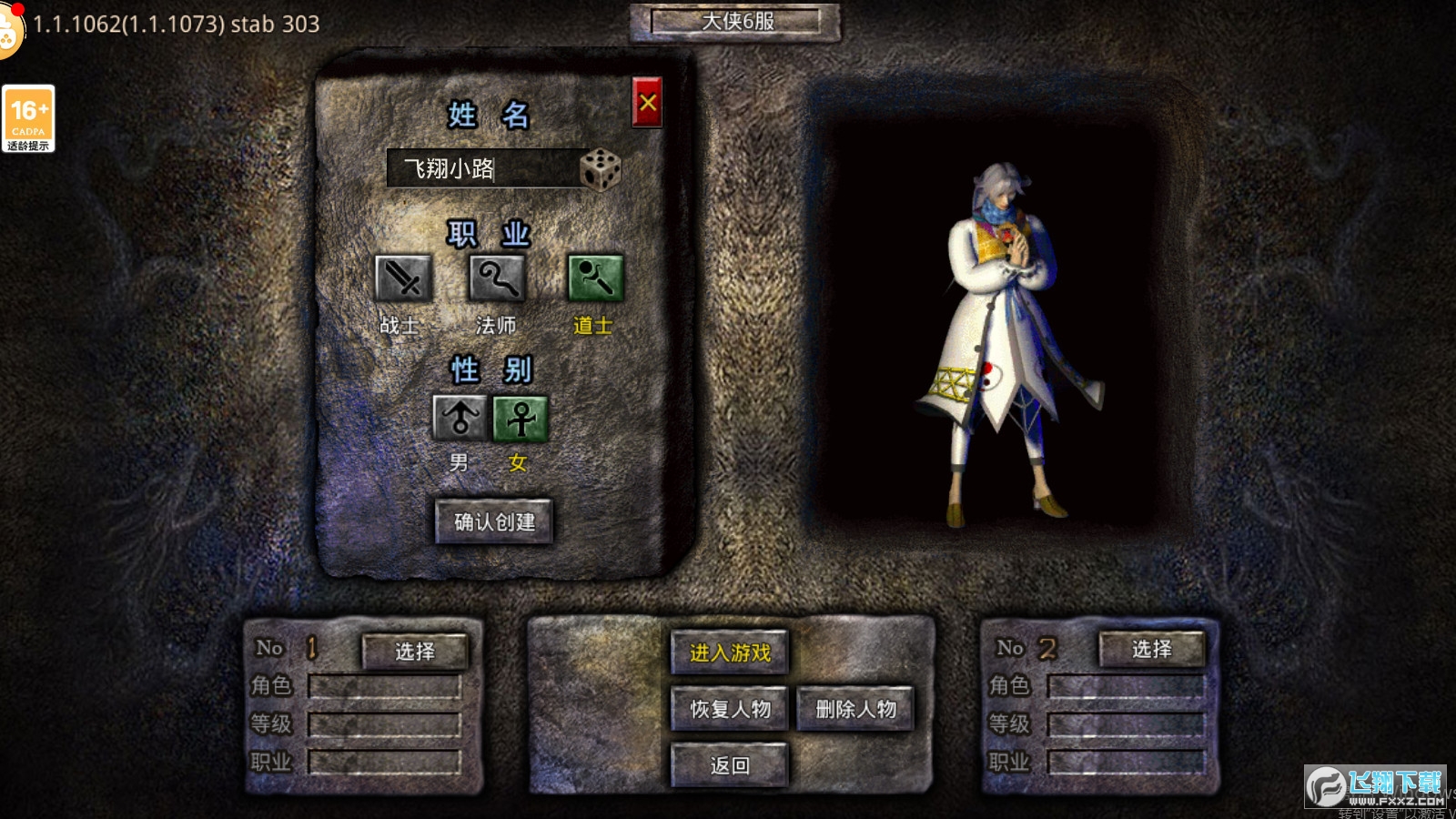The width and height of the screenshot is (1456, 819).
Task: Open the 16+ CADPA age rating notice
Action: (x=28, y=118)
